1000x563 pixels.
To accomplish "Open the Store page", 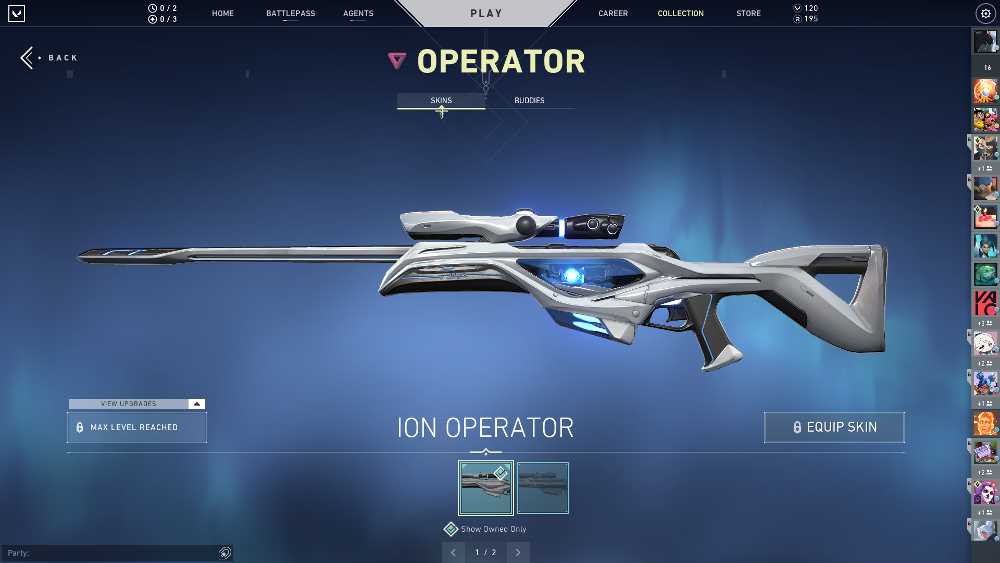I will (x=748, y=14).
